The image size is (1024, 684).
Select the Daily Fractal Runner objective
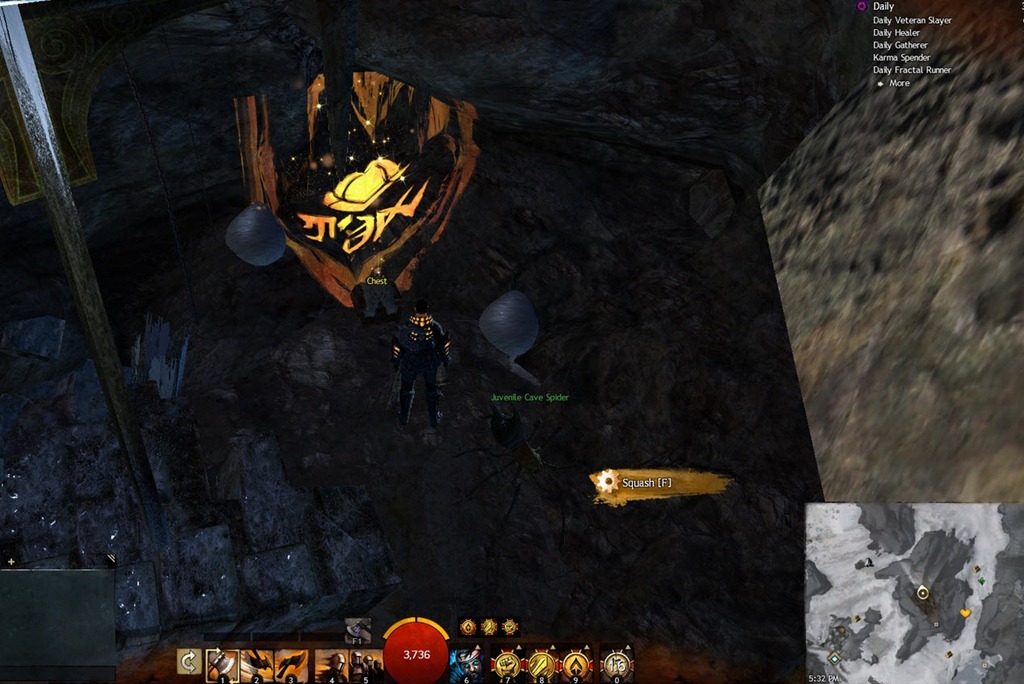(x=911, y=70)
